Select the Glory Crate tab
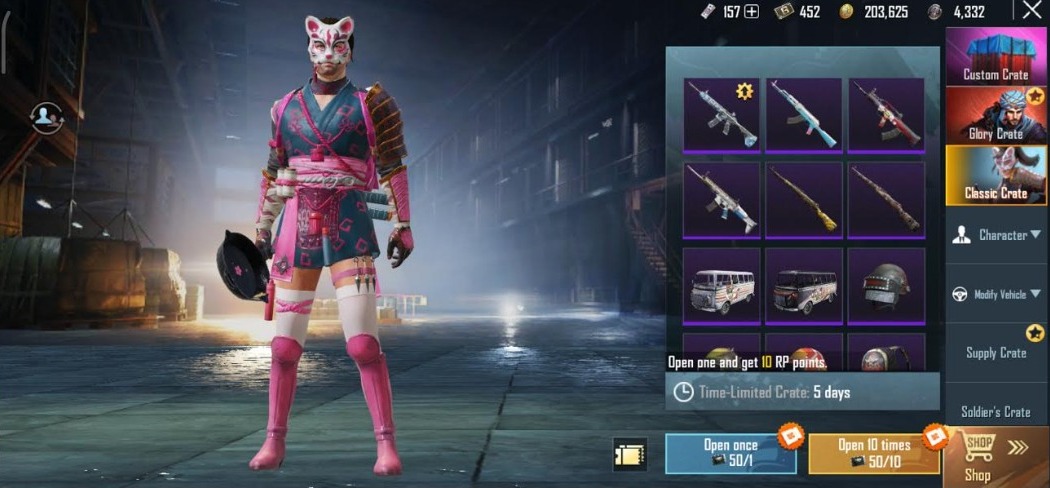Image resolution: width=1050 pixels, height=488 pixels. click(995, 115)
